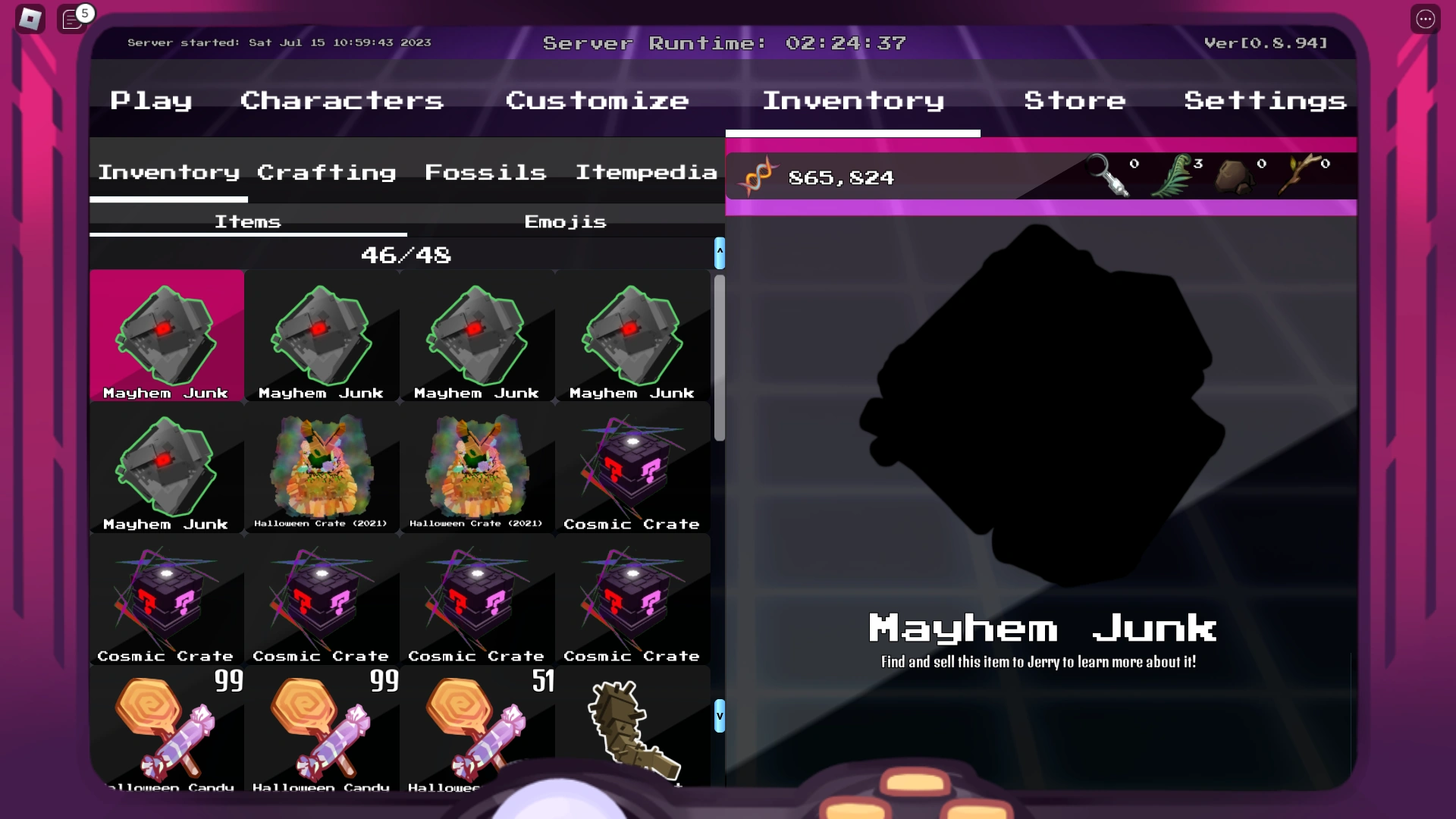Open the Roblox menu icon top left
1456x819 pixels.
click(x=30, y=18)
